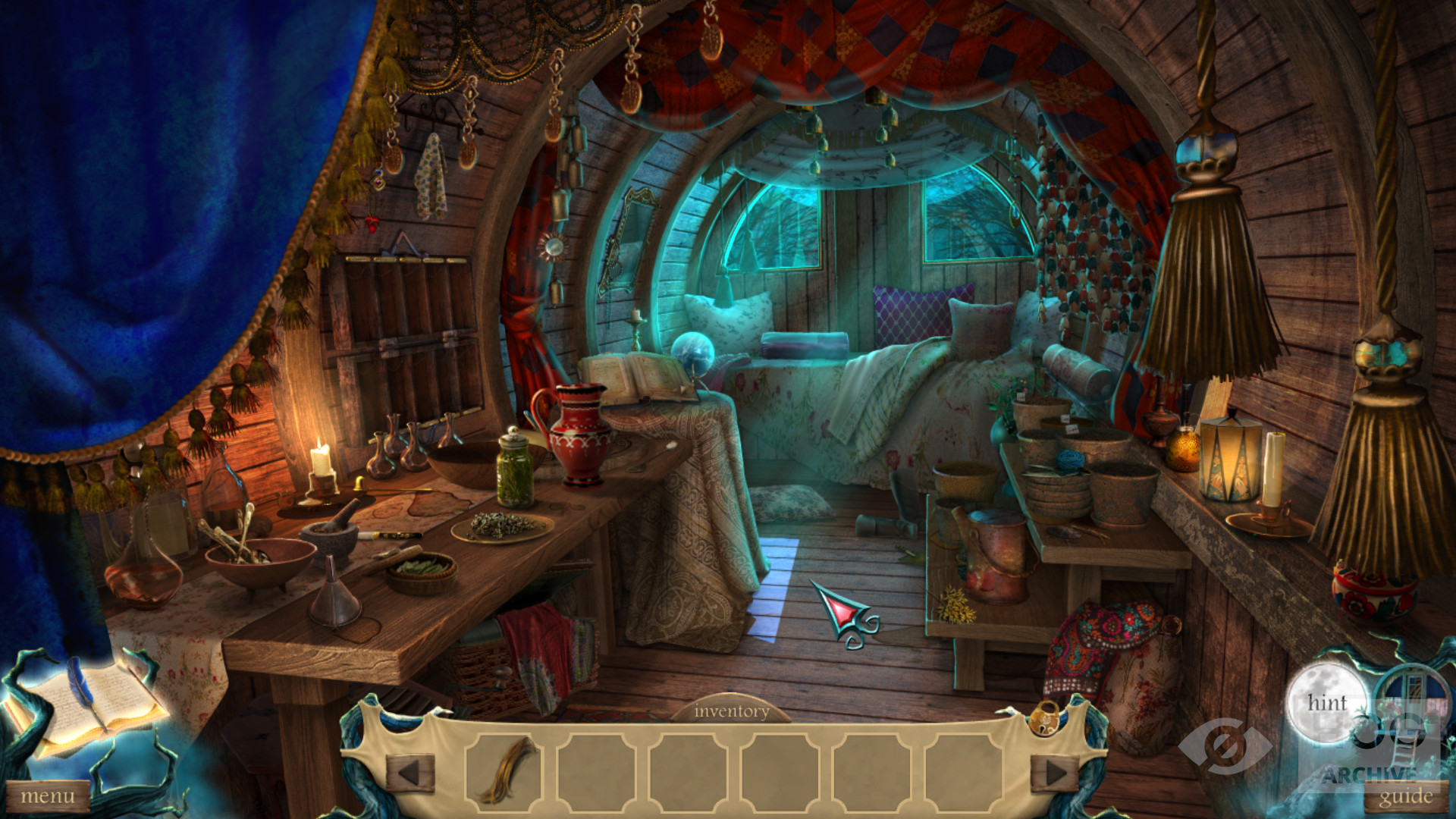This screenshot has width=1456, height=819.
Task: Use the moon hint button
Action: 1326,703
